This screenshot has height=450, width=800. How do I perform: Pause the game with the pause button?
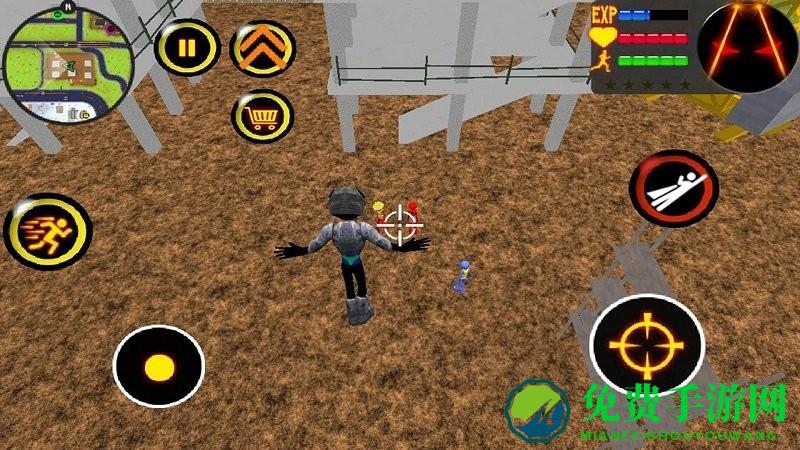187,46
